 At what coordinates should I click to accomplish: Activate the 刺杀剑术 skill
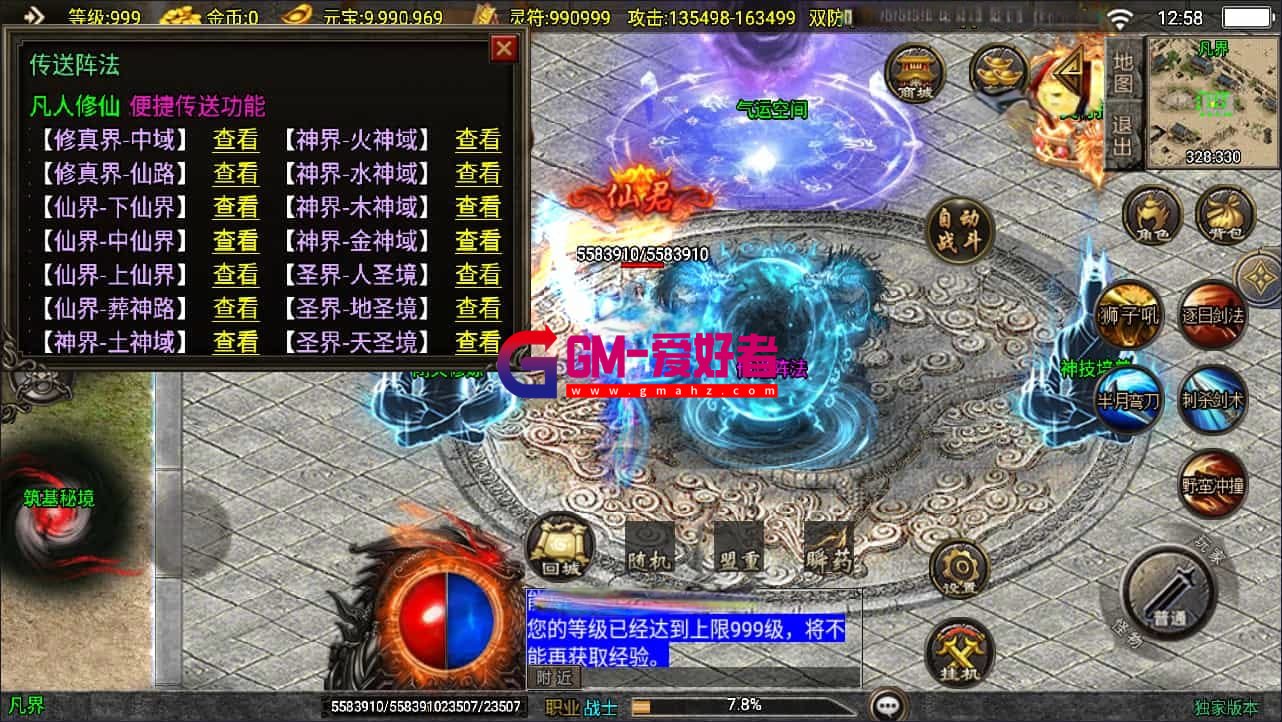point(1211,399)
